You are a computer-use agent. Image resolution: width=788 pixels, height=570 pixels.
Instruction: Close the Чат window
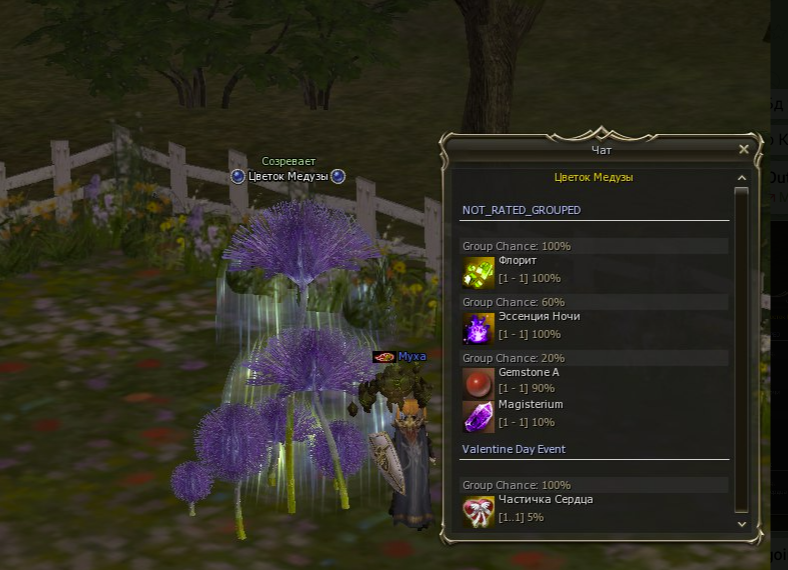pos(743,149)
